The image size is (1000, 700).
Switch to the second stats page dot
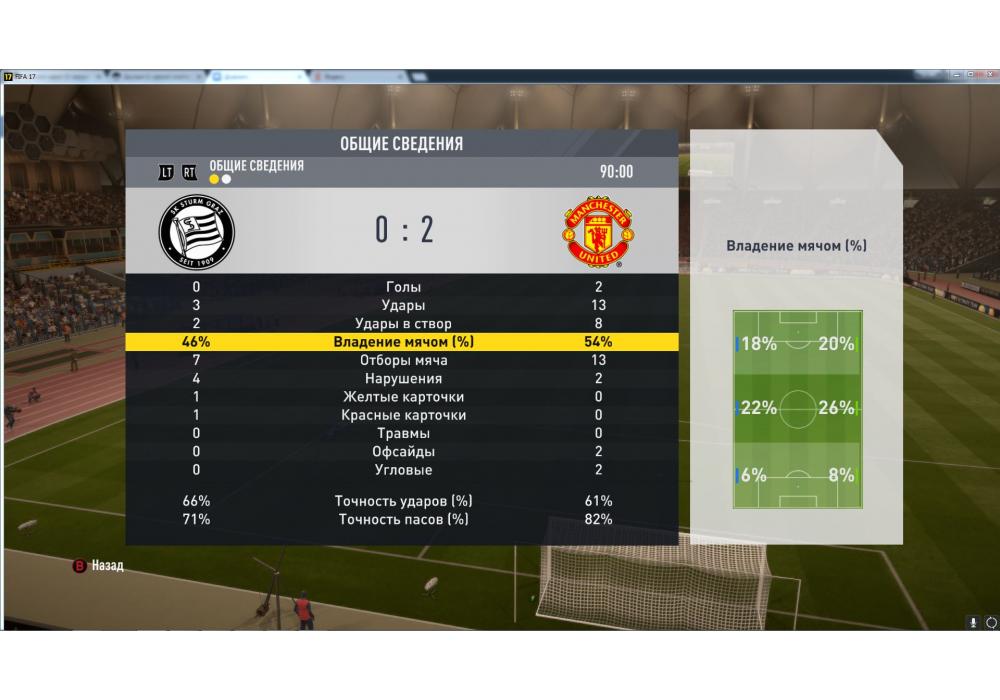click(x=227, y=180)
